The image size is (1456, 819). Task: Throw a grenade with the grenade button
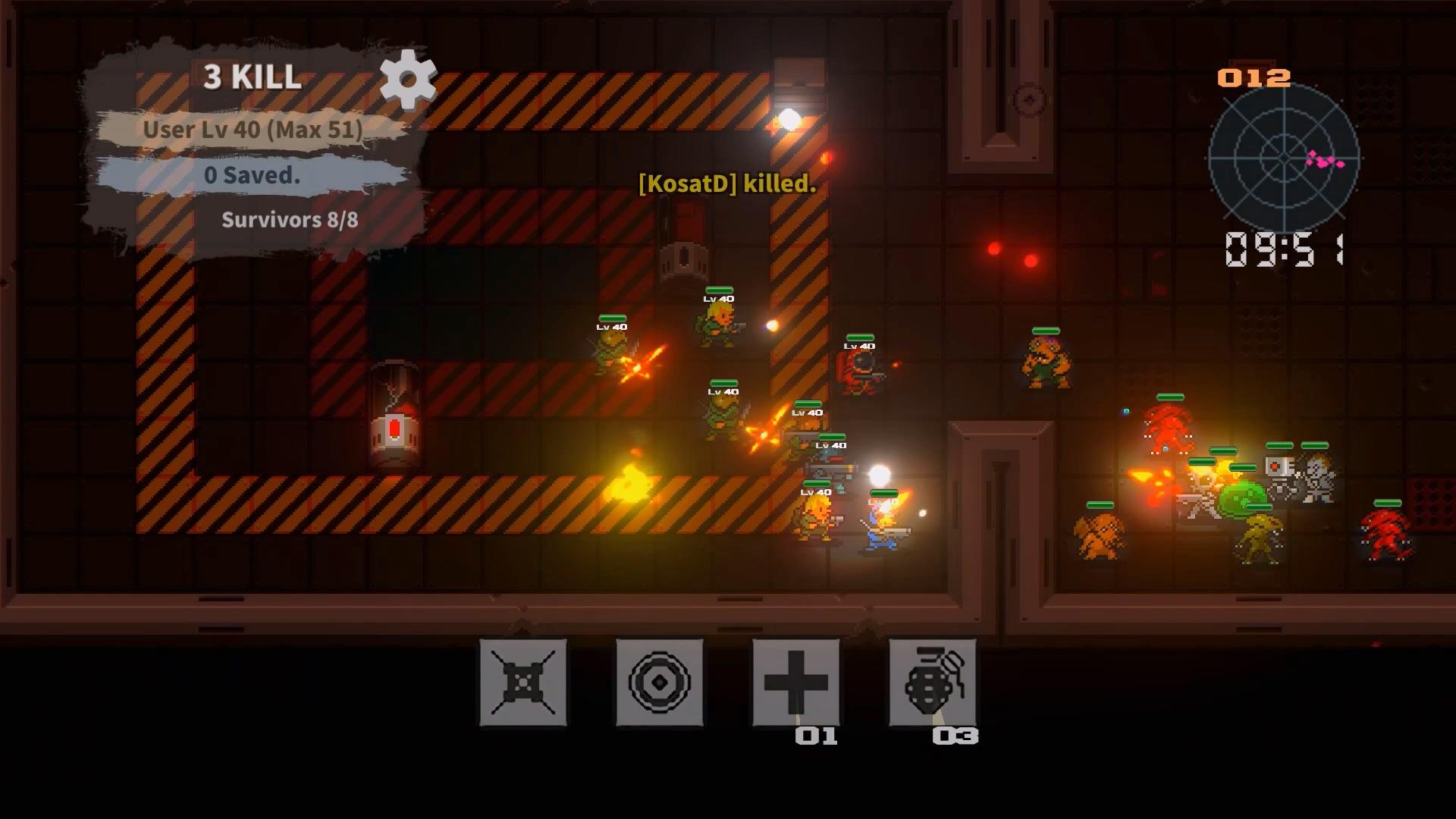(x=932, y=682)
